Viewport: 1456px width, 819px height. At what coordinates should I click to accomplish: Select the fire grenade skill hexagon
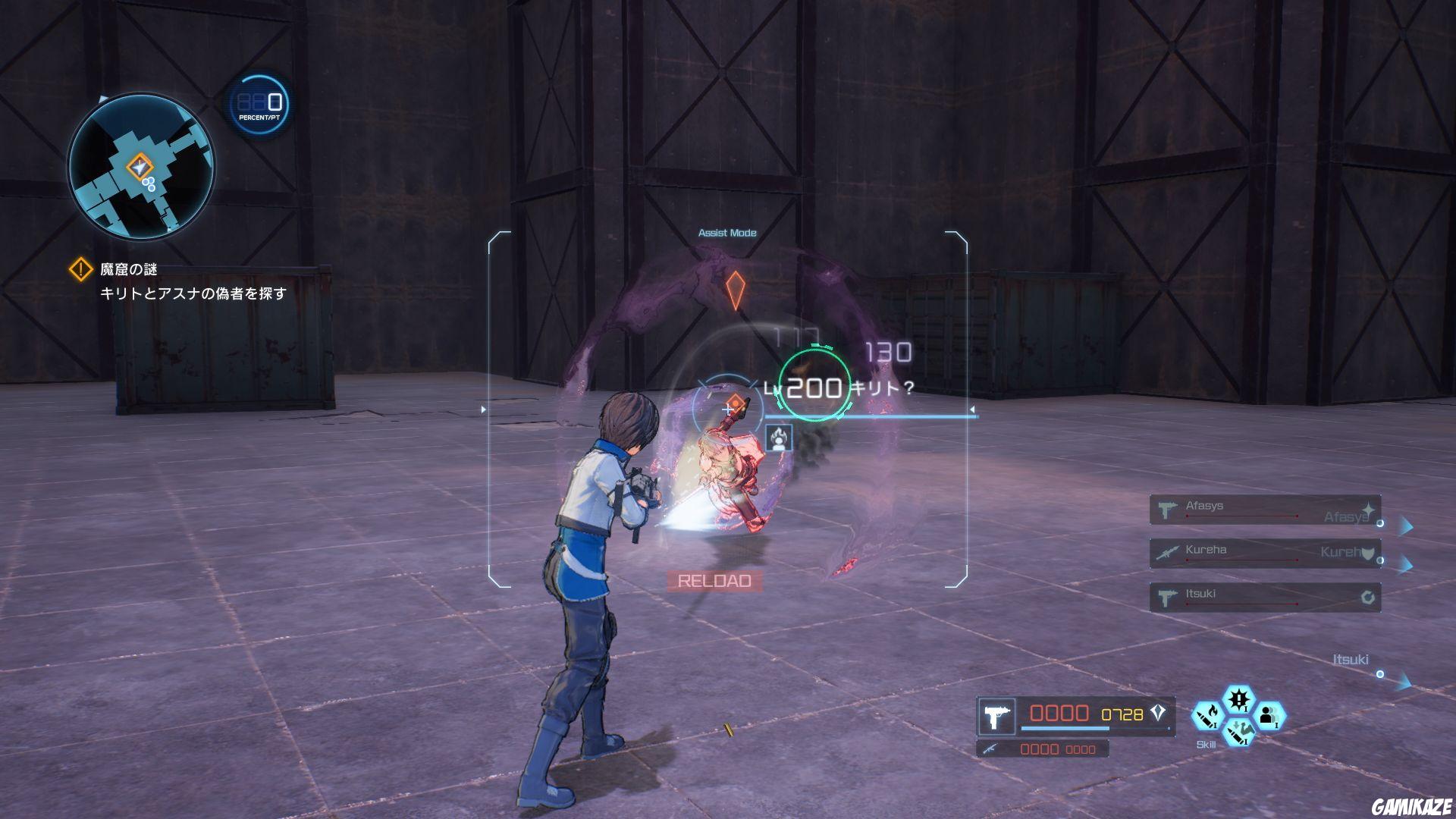tap(1209, 714)
